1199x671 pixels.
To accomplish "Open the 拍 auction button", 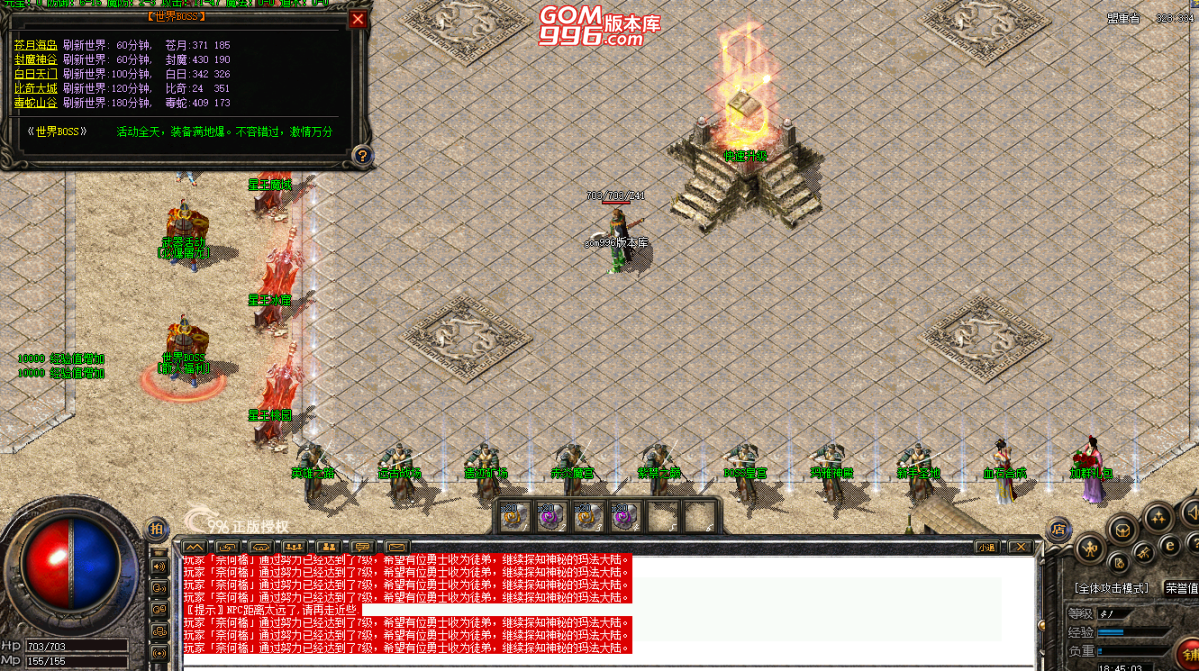I will pos(157,528).
